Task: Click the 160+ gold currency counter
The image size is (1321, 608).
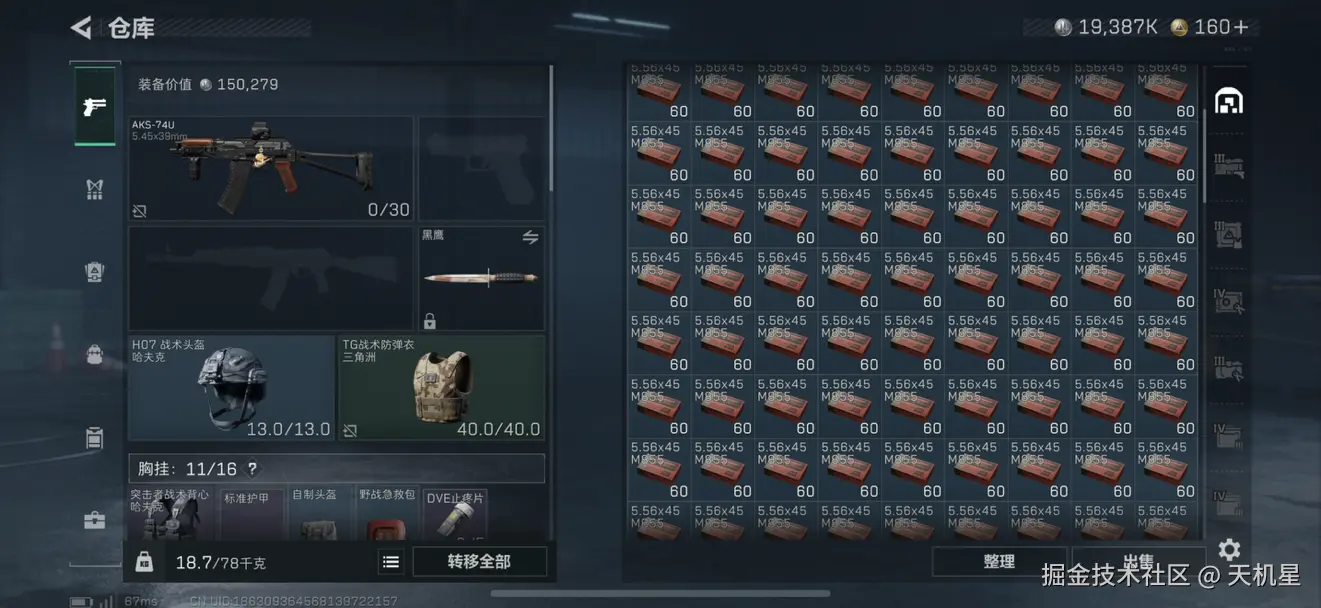Action: pyautogui.click(x=1211, y=27)
